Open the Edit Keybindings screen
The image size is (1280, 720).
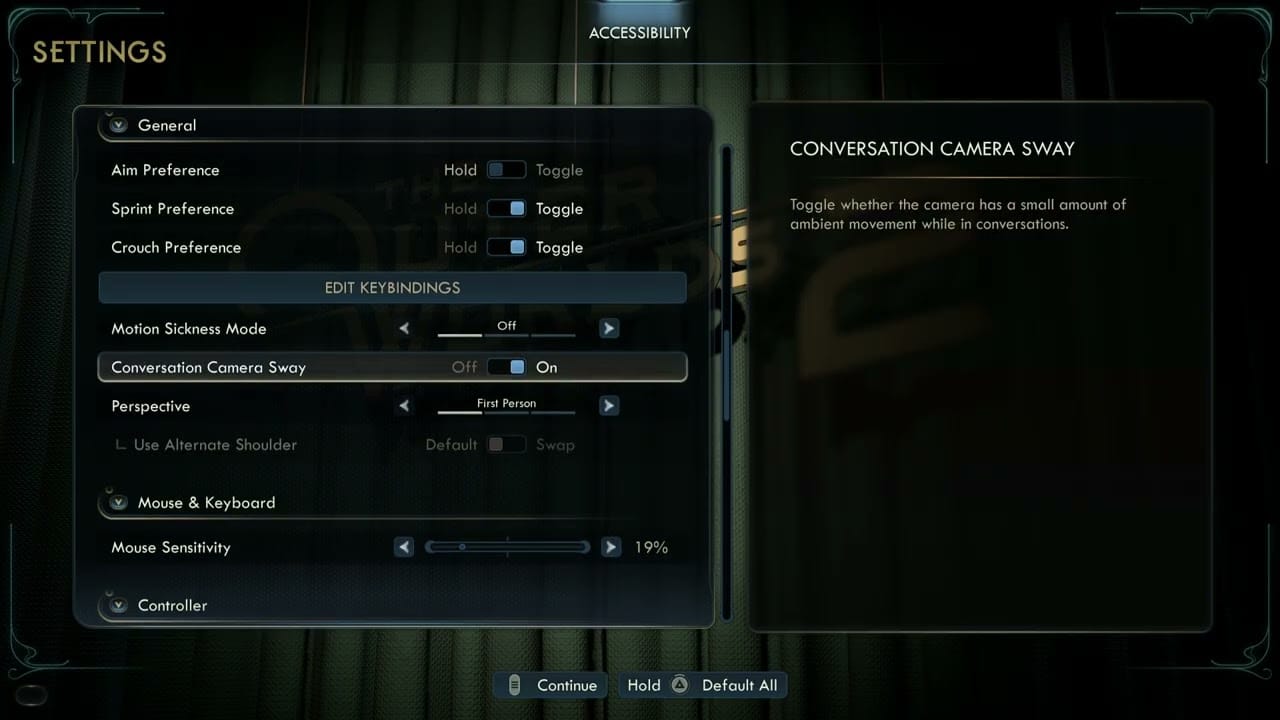coord(392,287)
